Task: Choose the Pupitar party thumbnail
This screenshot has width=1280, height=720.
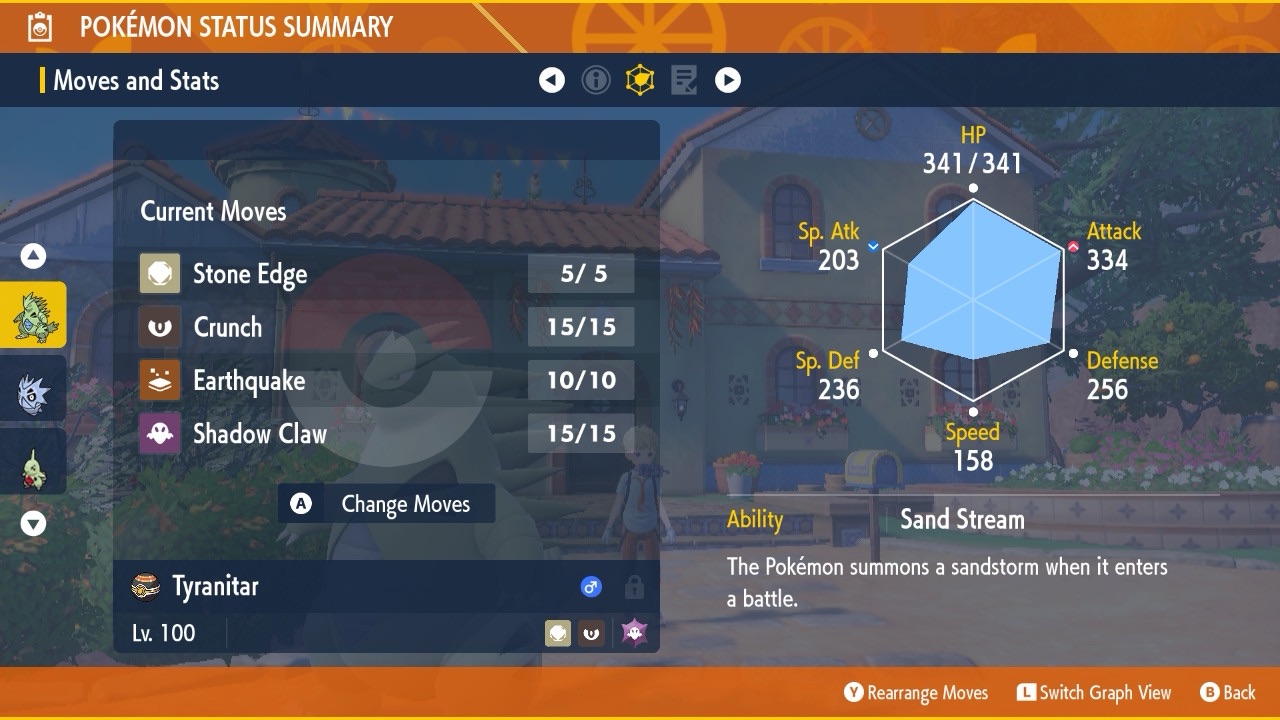Action: tap(34, 390)
